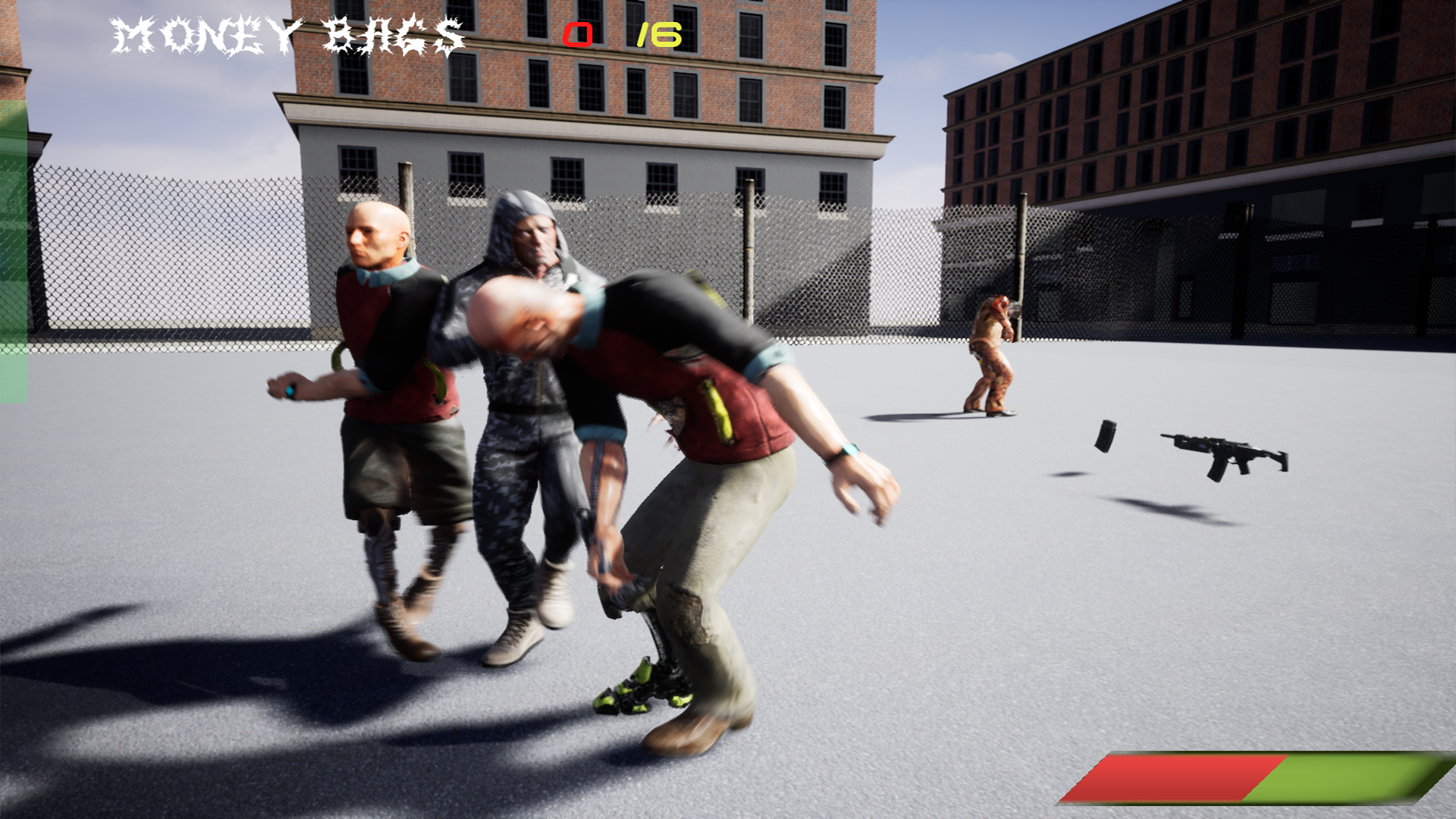This screenshot has height=819, width=1456.
Task: Select the teal wristwatch on the stumbling enemy
Action: coord(846,451)
